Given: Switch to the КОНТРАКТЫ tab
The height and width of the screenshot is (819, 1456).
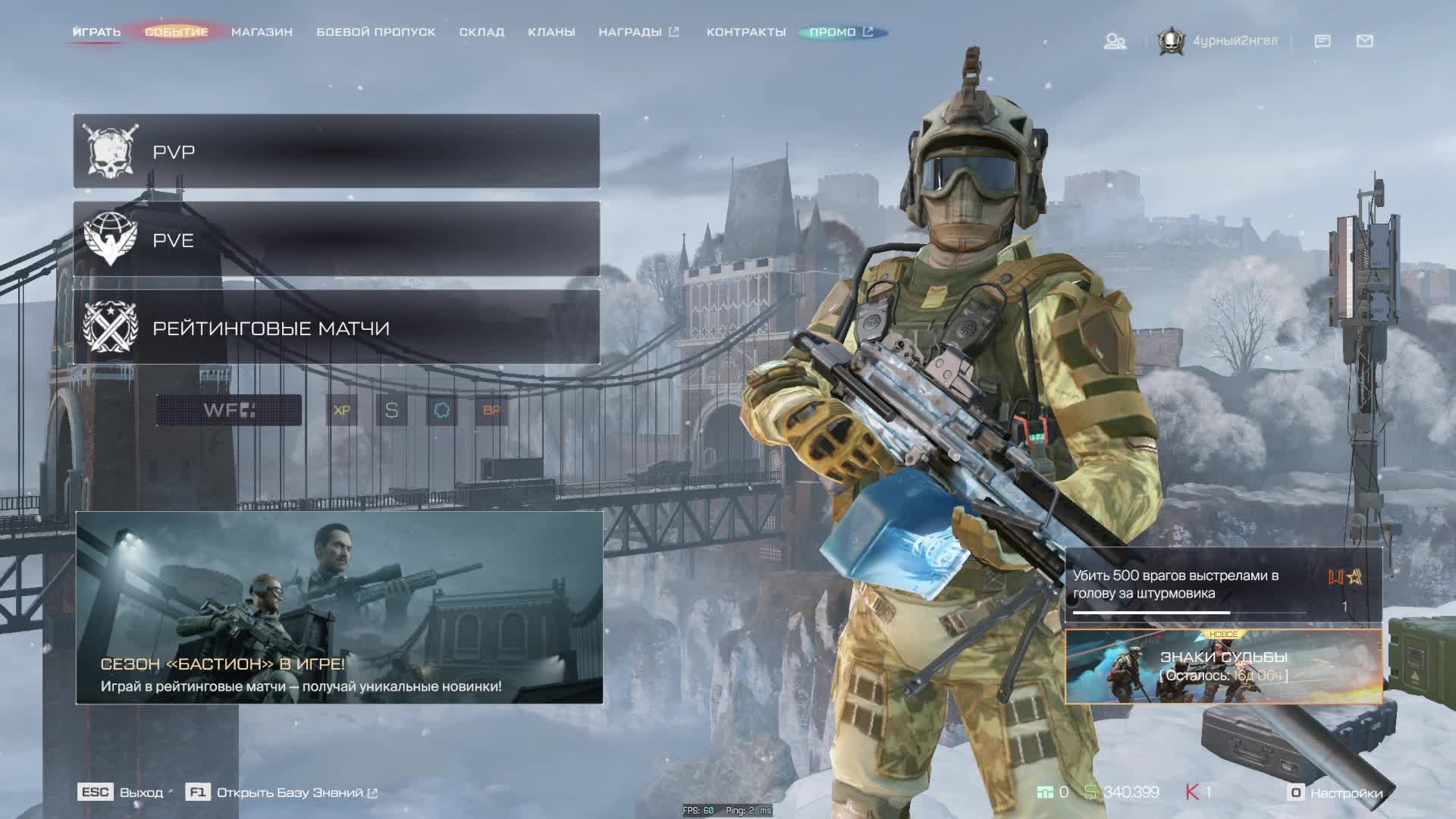Looking at the screenshot, I should click(745, 32).
